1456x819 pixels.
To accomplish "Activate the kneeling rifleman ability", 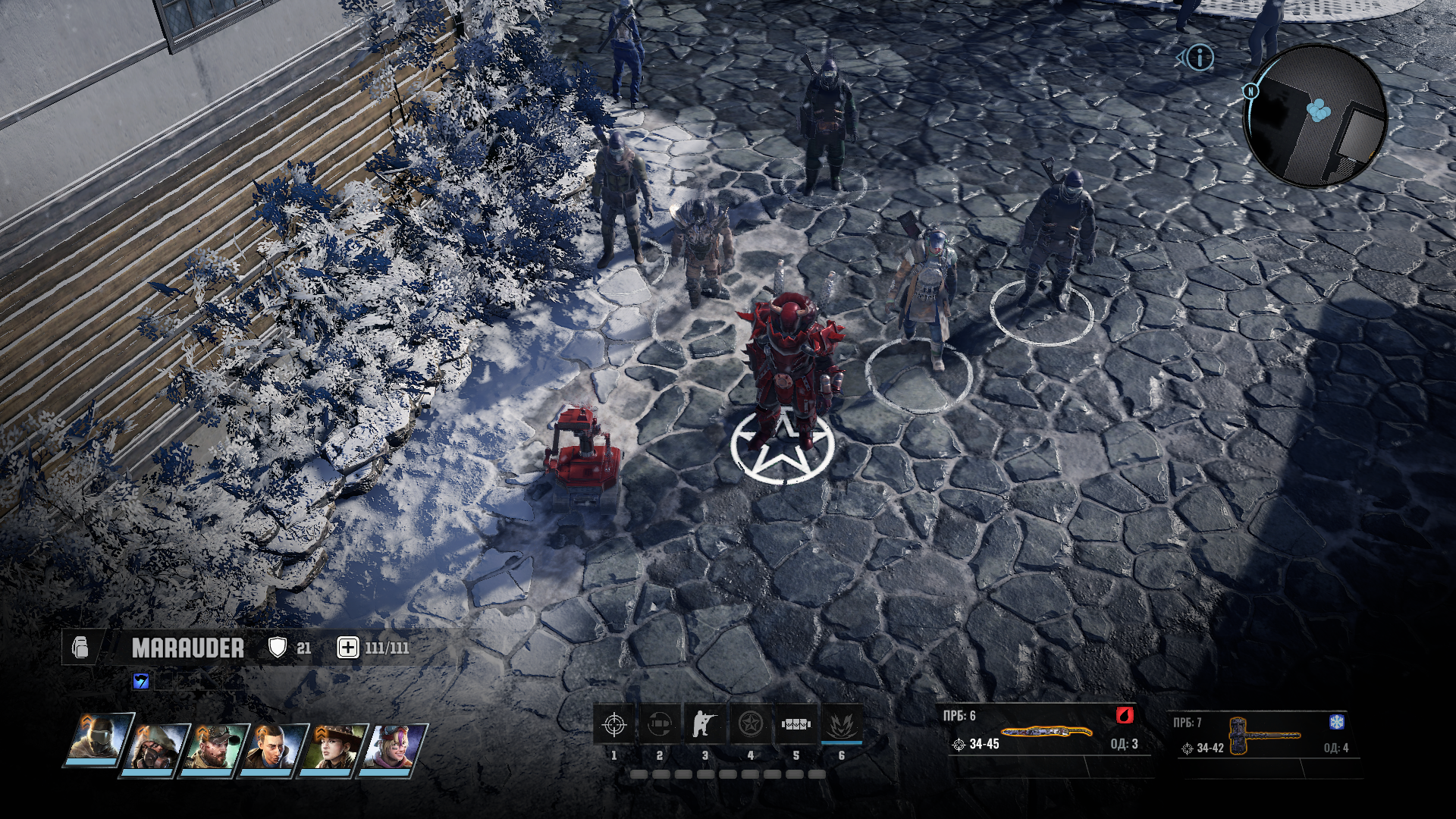I will (705, 725).
